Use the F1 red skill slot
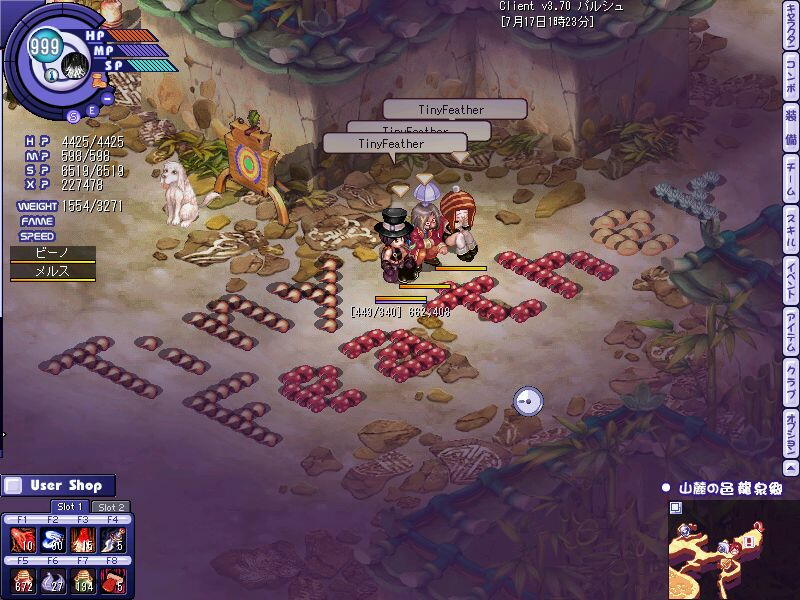The width and height of the screenshot is (800, 600). (24, 541)
